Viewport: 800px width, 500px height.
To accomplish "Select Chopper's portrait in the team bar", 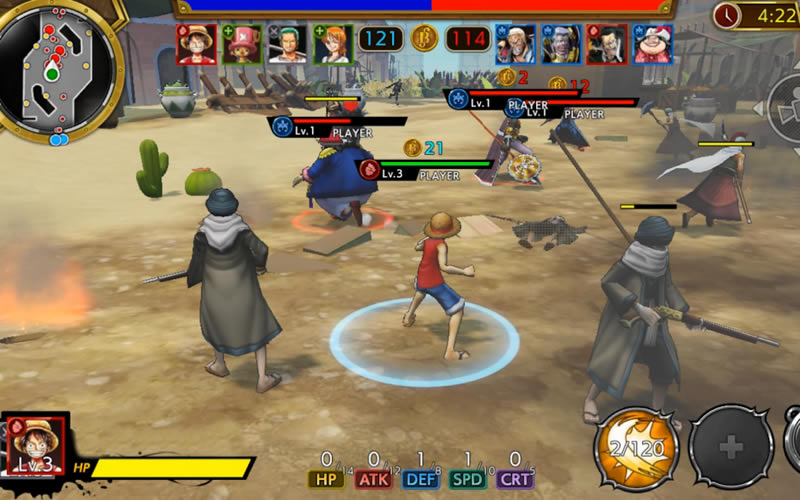I will click(x=243, y=44).
